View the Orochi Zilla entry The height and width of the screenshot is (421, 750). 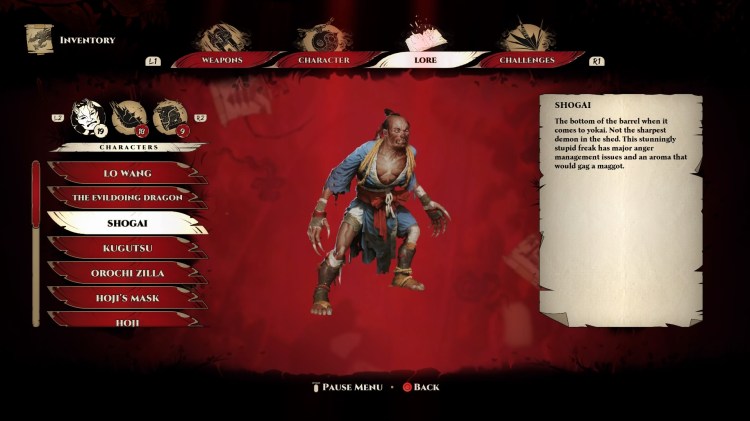(x=126, y=272)
